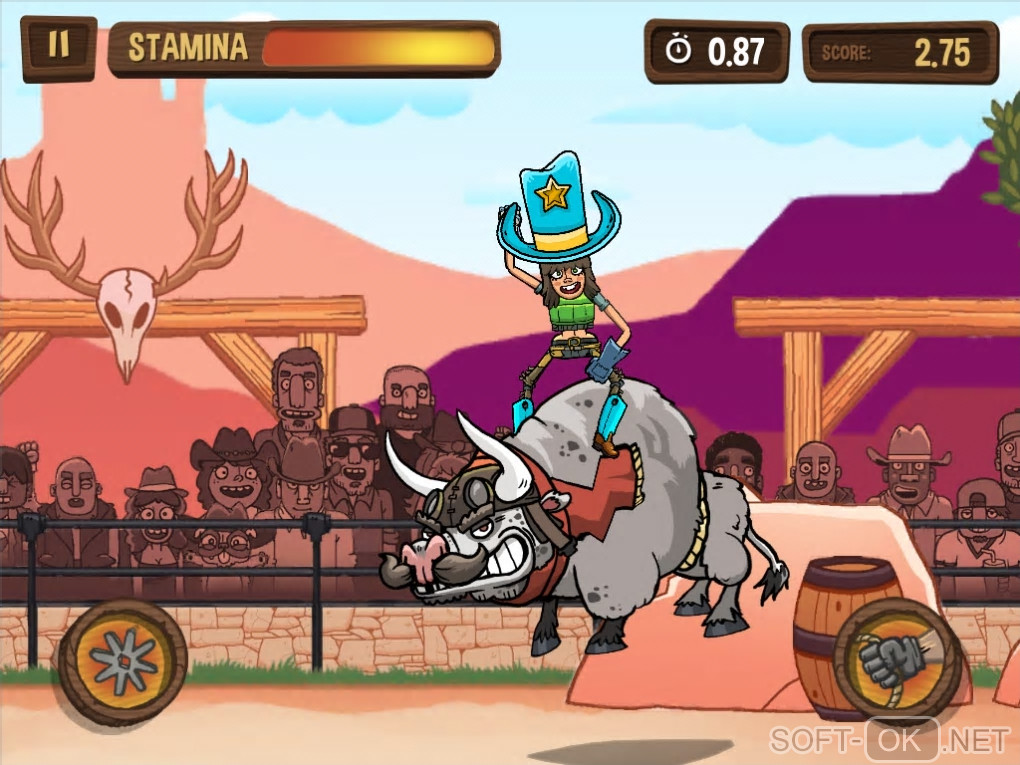Pause the game with the pause button
This screenshot has width=1020, height=765.
click(x=59, y=47)
